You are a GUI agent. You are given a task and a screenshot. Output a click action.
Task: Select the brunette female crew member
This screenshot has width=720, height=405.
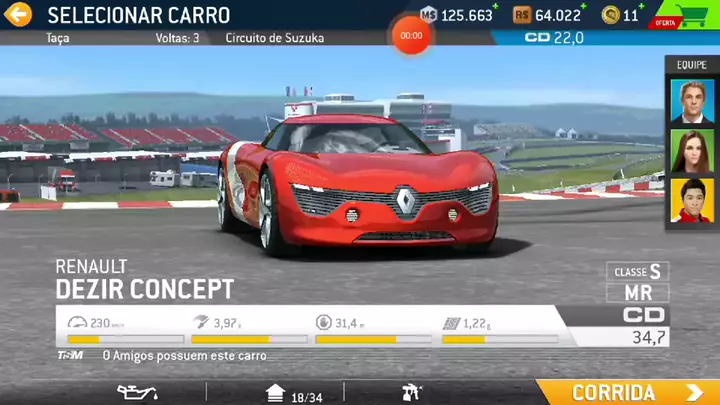coord(692,150)
